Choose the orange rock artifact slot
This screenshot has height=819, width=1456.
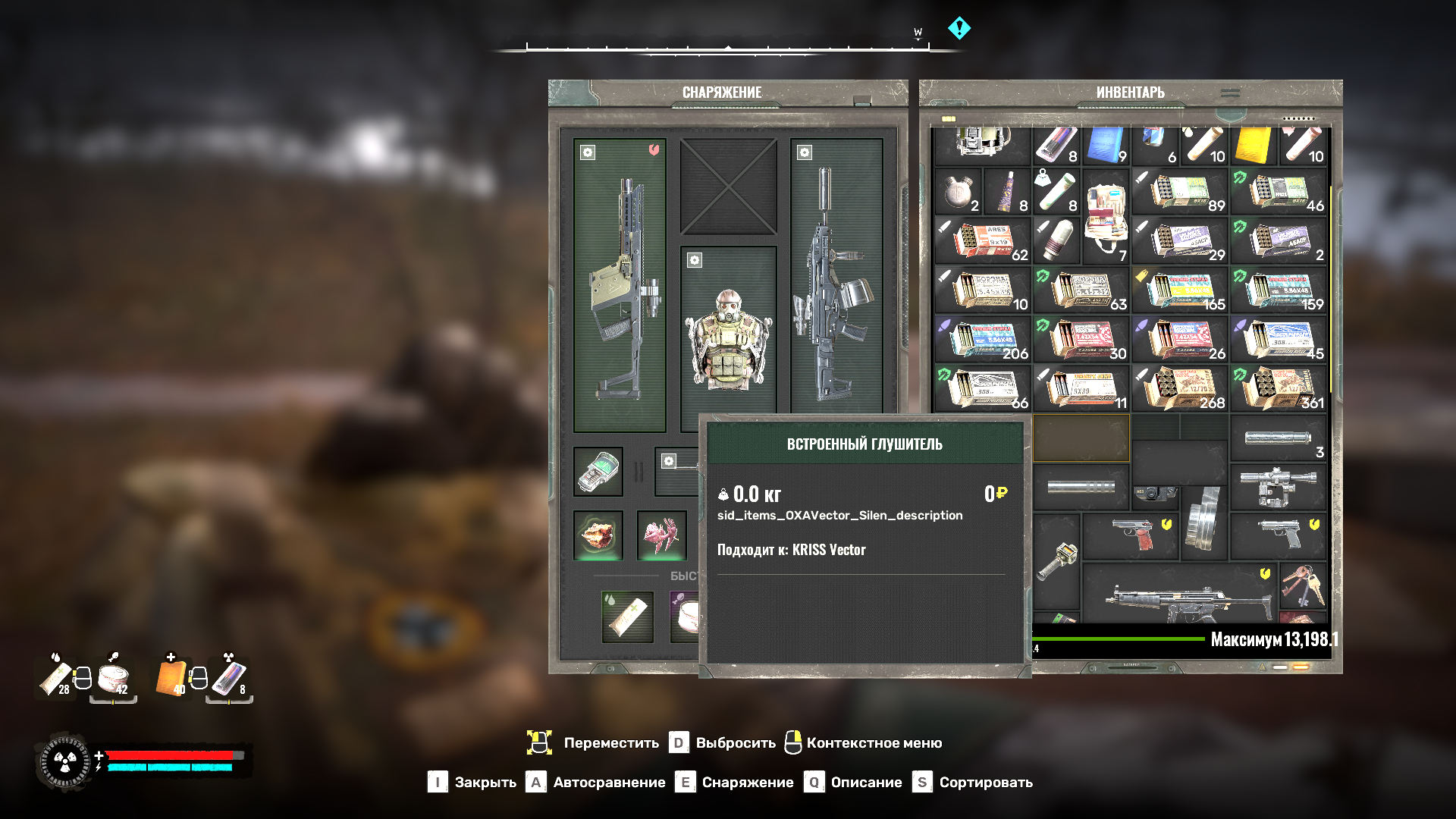coord(598,535)
